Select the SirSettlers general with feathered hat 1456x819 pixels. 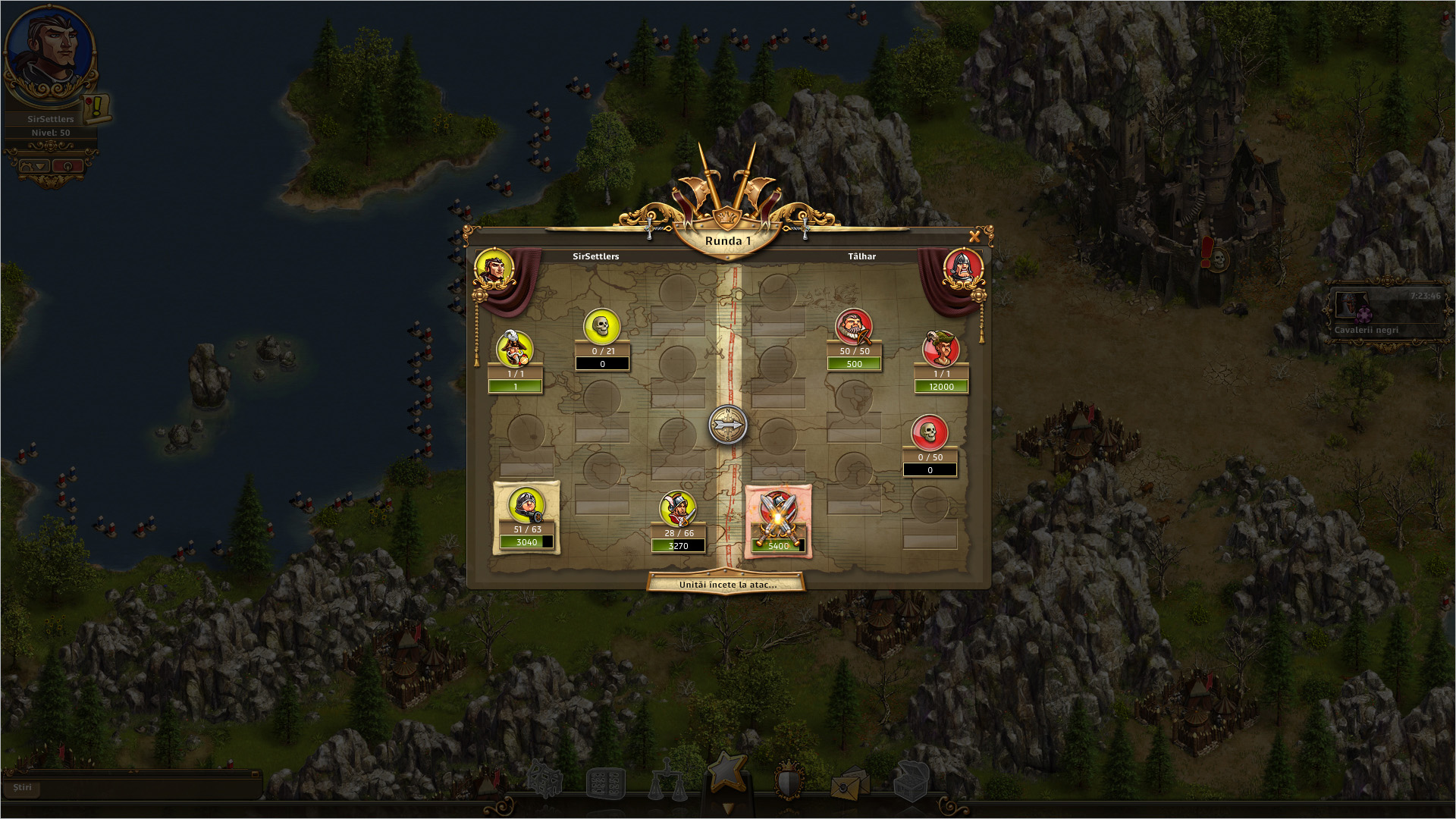(515, 350)
